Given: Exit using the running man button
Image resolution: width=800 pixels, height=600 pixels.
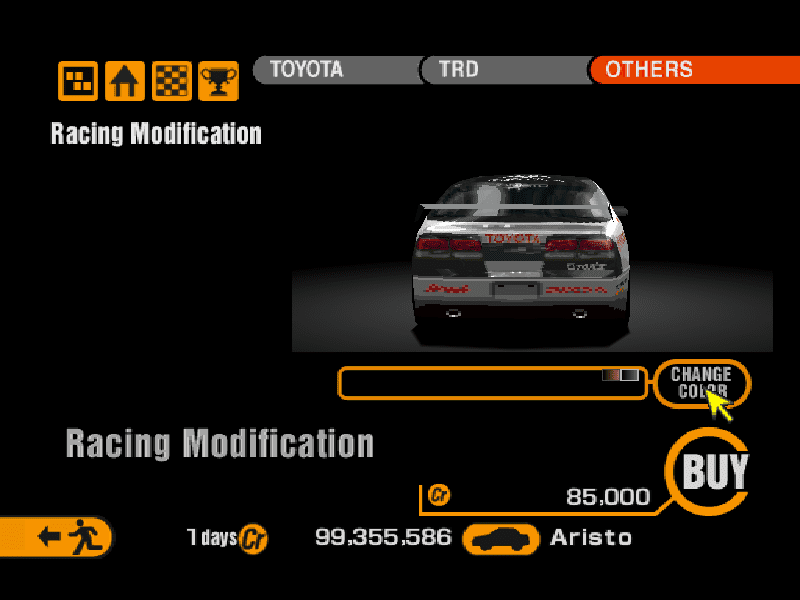Looking at the screenshot, I should 62,537.
